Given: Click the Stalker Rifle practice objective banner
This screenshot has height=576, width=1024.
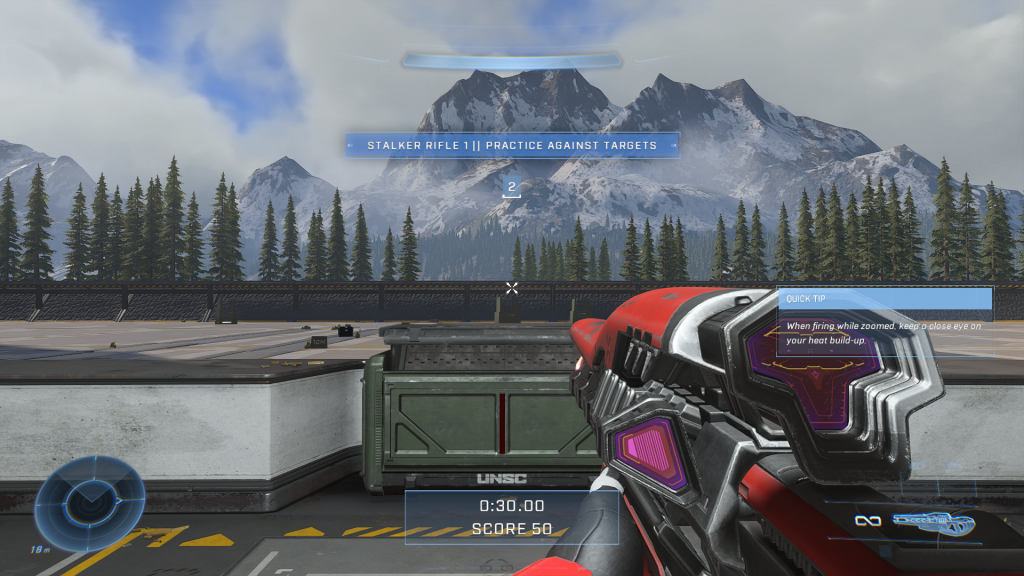Looking at the screenshot, I should (512, 145).
